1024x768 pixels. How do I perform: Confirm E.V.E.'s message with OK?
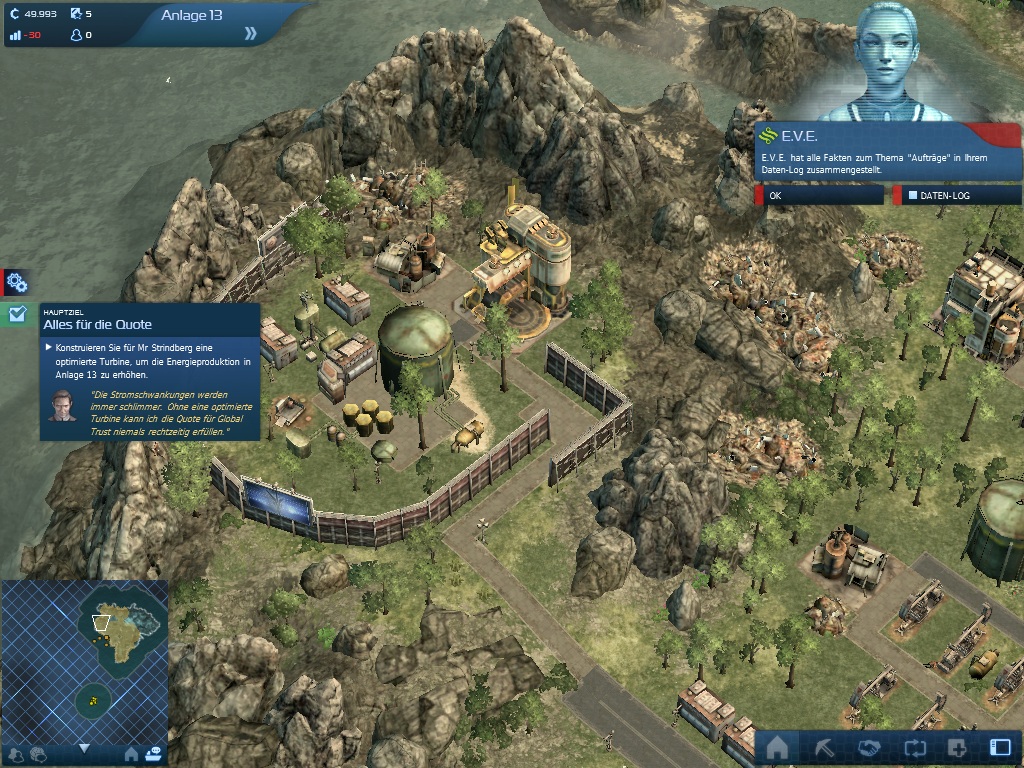pos(820,196)
